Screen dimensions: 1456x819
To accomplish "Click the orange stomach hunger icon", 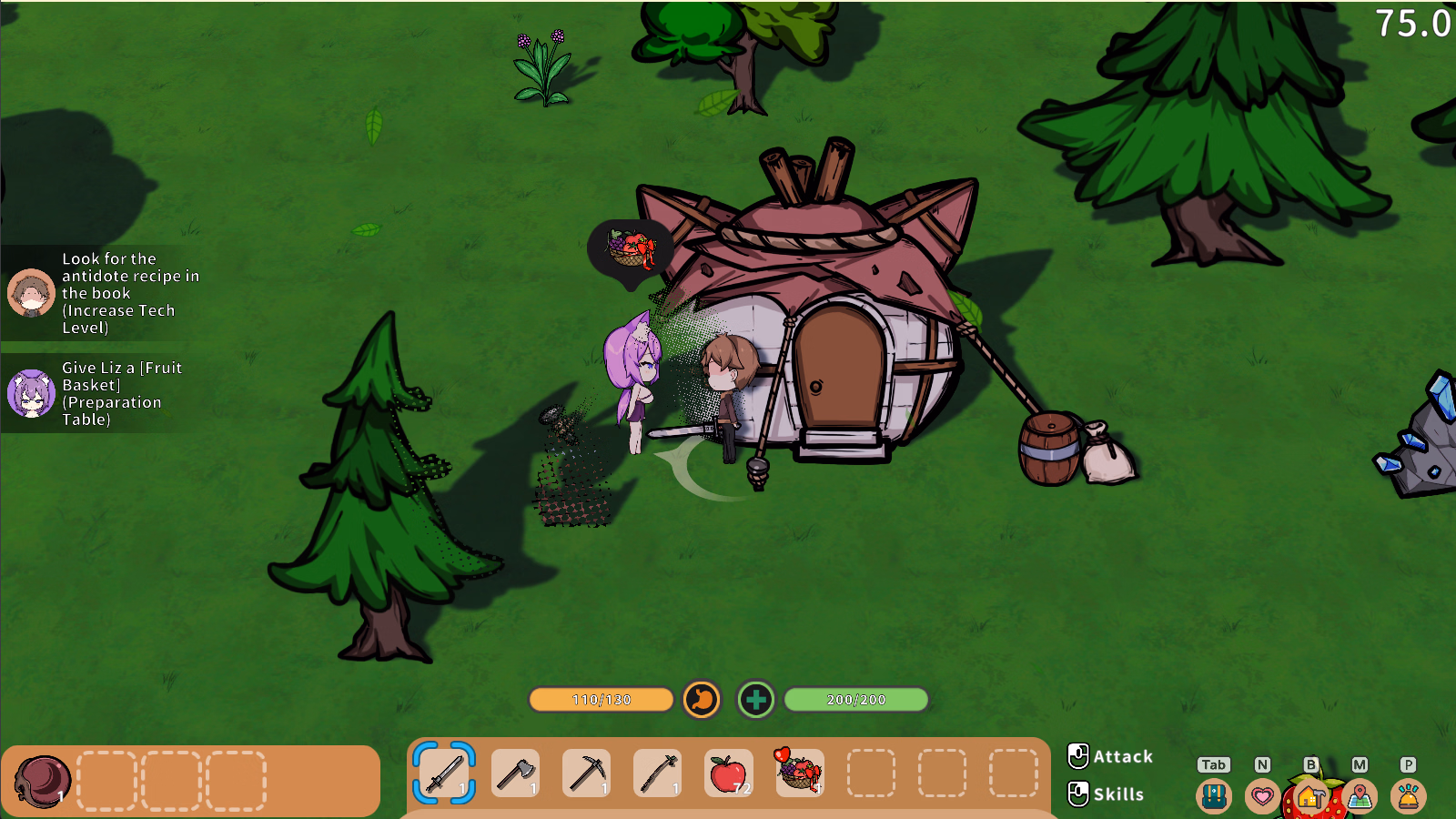I will pyautogui.click(x=702, y=700).
